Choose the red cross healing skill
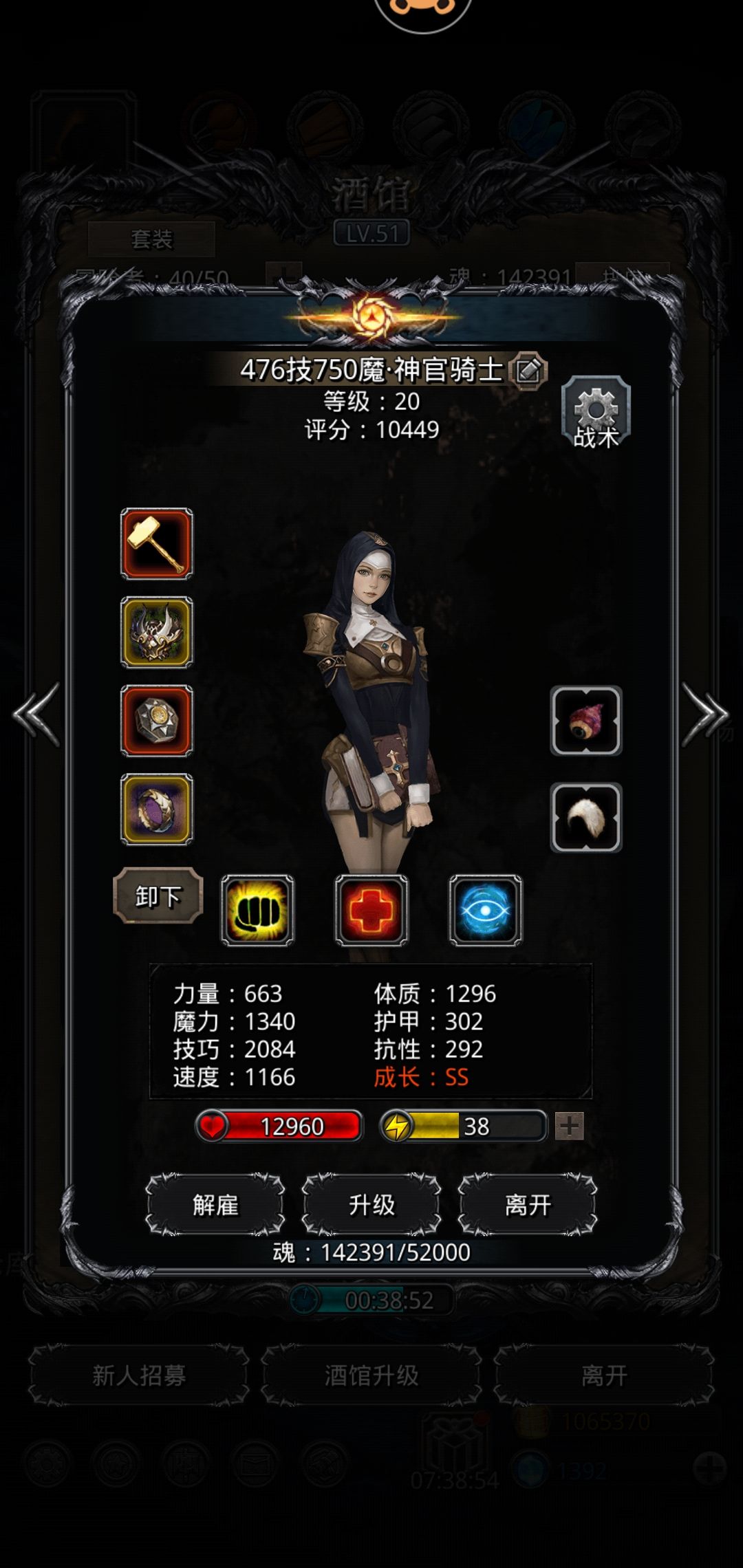This screenshot has width=743, height=1568. [371, 911]
